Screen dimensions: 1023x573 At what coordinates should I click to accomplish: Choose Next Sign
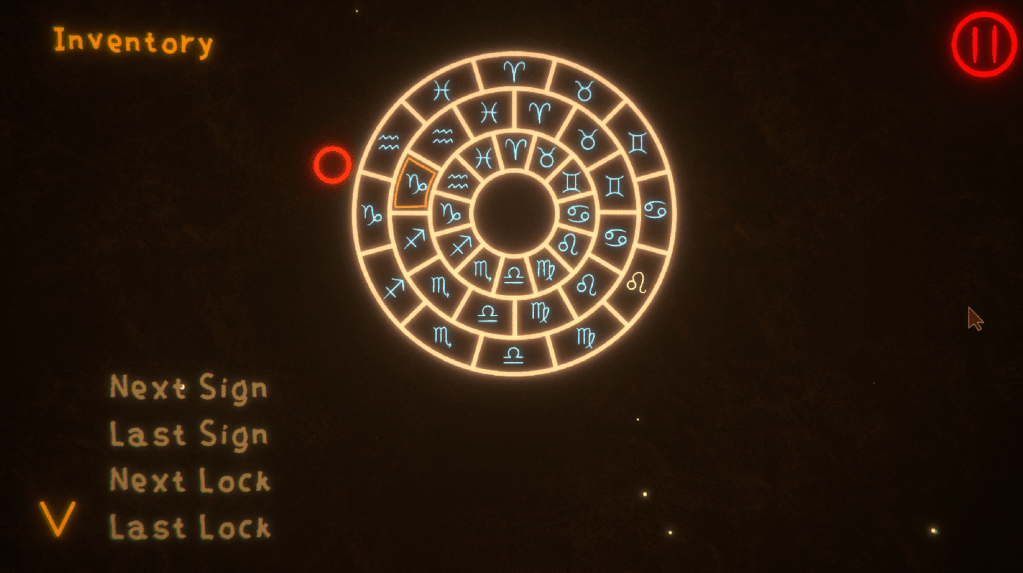point(189,387)
